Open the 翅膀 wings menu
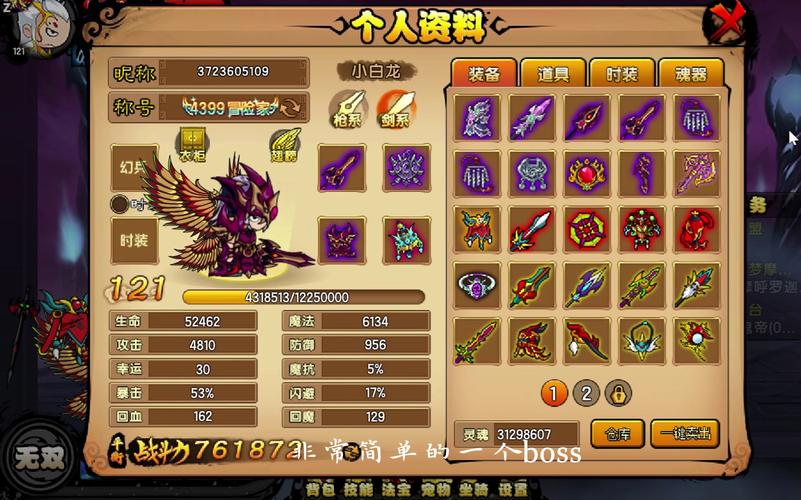This screenshot has height=500, width=801. 284,144
